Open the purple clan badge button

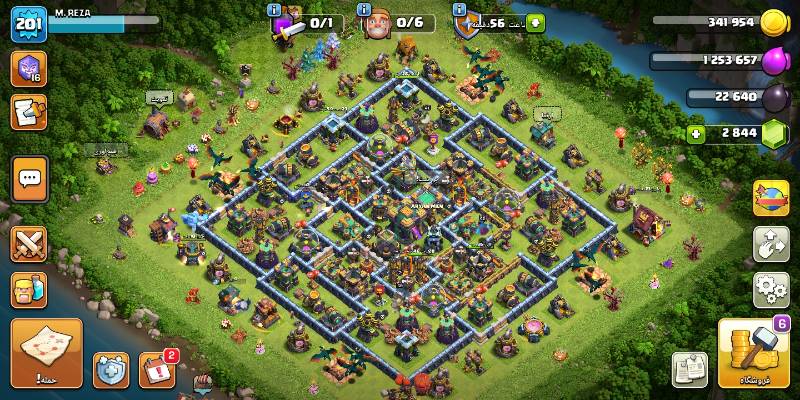click(x=29, y=69)
